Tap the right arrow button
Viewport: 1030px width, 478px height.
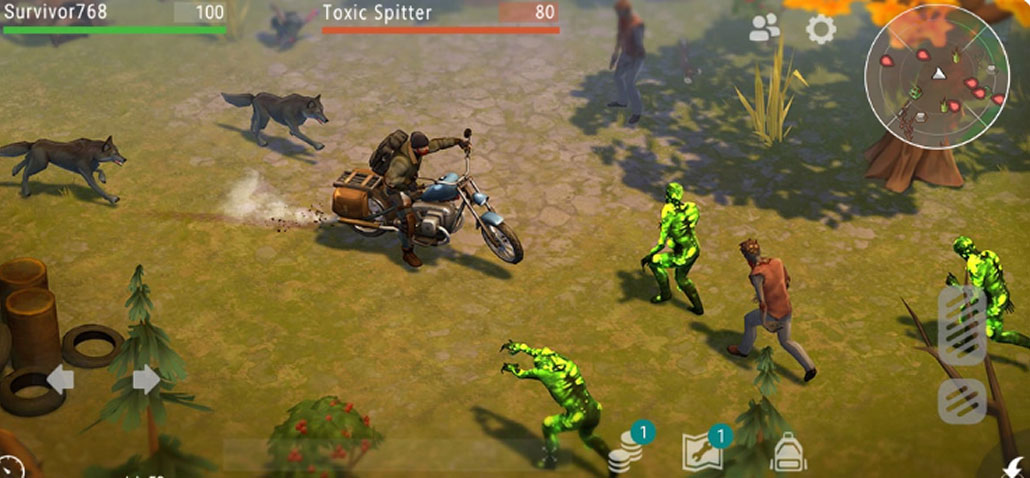click(x=146, y=379)
